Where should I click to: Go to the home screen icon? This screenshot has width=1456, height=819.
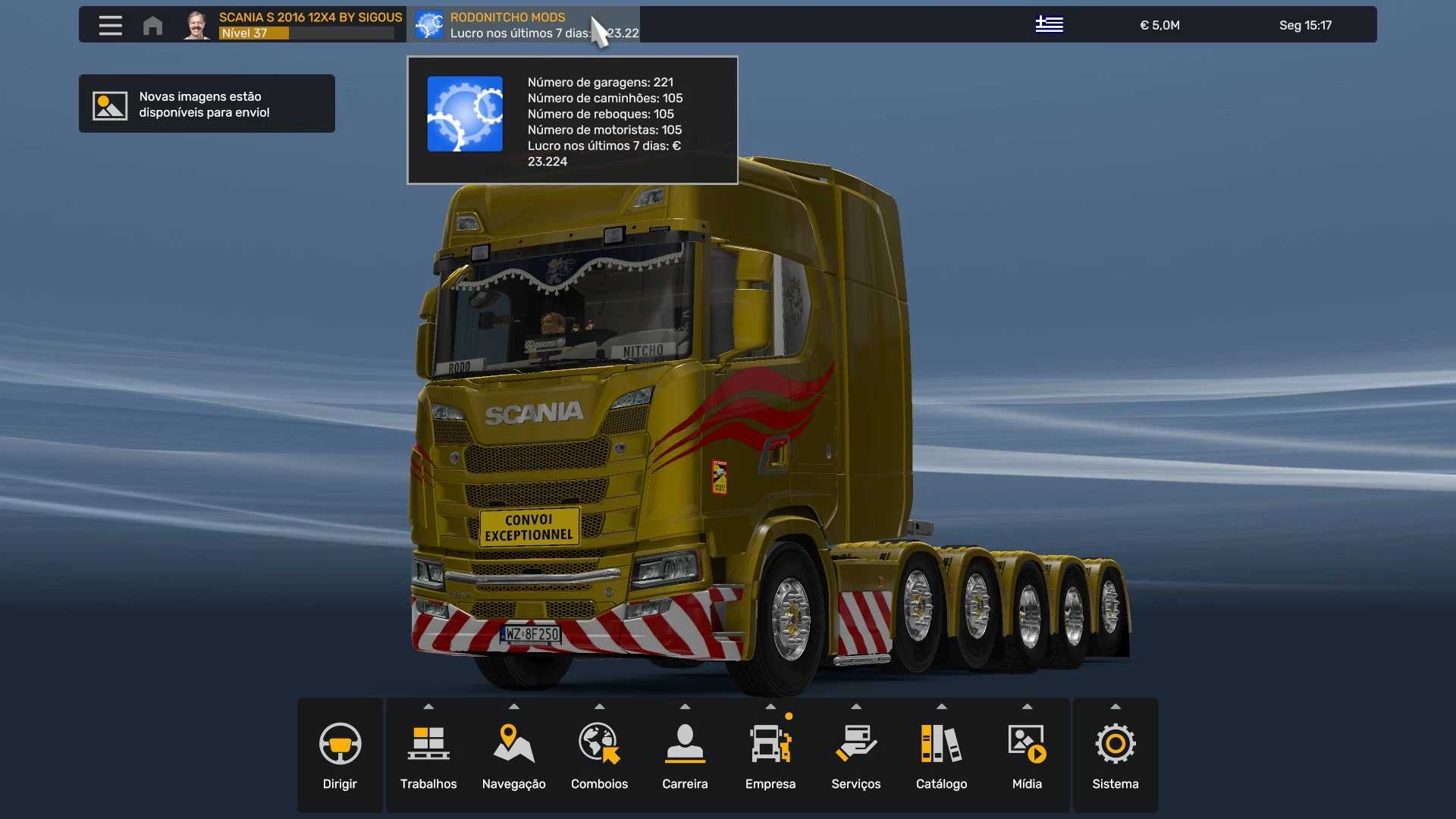152,25
